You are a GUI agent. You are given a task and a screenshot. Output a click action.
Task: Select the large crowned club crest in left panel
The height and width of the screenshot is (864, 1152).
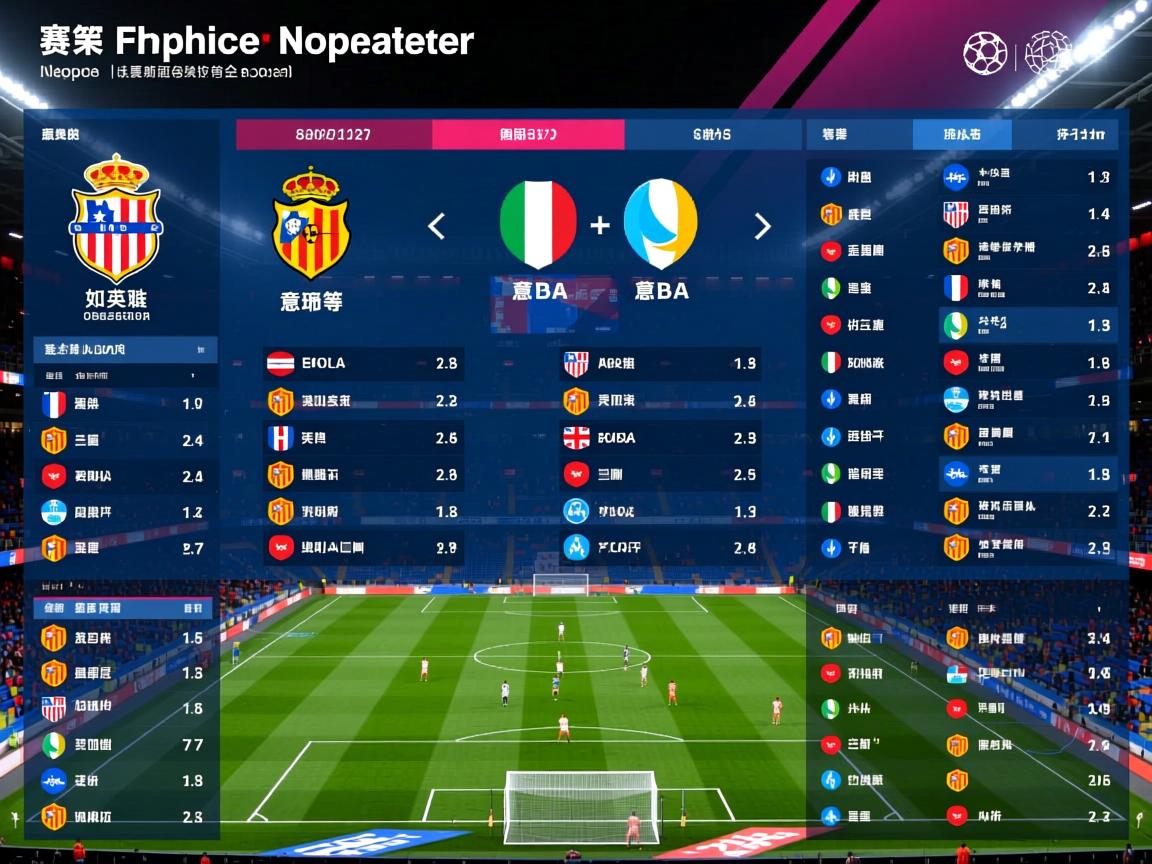click(116, 218)
